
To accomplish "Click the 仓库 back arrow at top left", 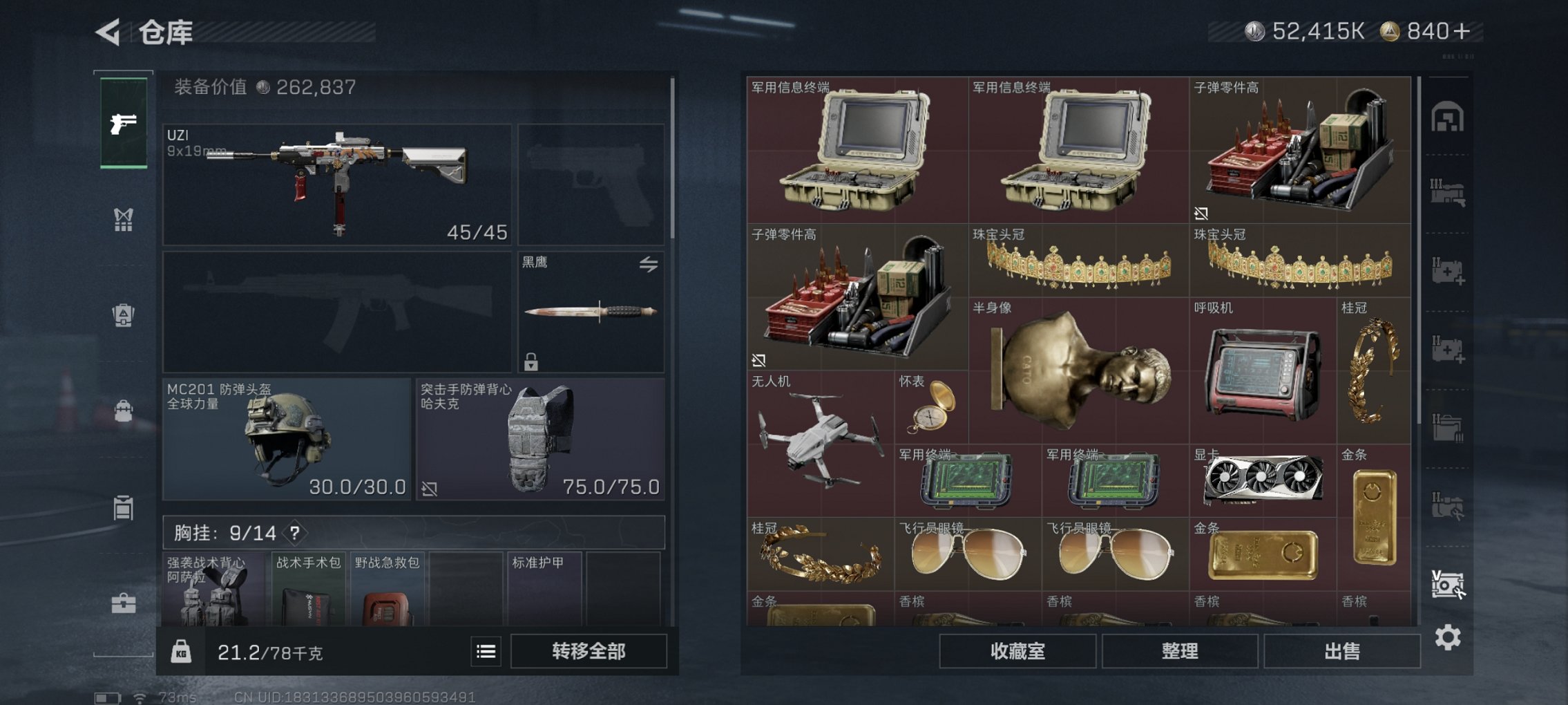I will tap(107, 30).
